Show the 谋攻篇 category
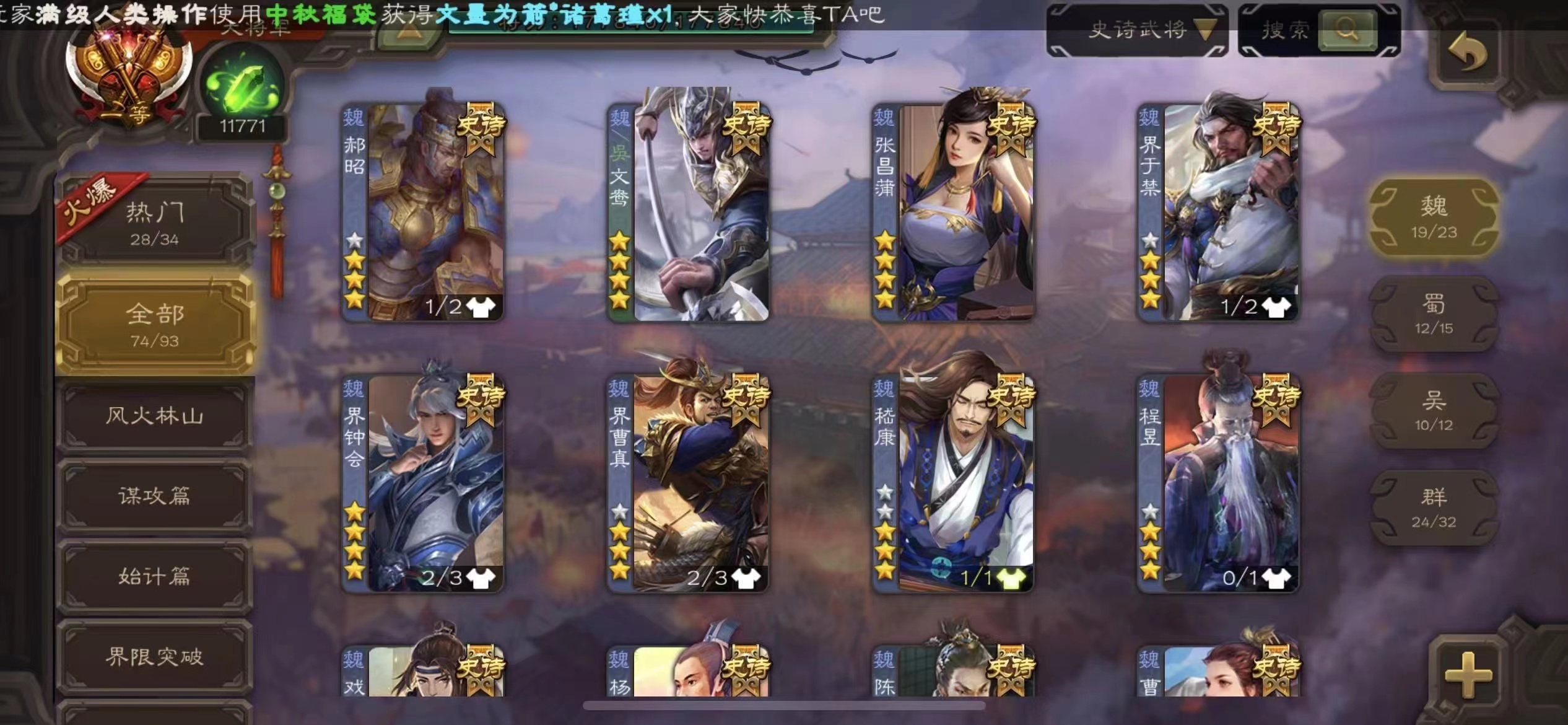This screenshot has width=1568, height=725. pyautogui.click(x=155, y=496)
